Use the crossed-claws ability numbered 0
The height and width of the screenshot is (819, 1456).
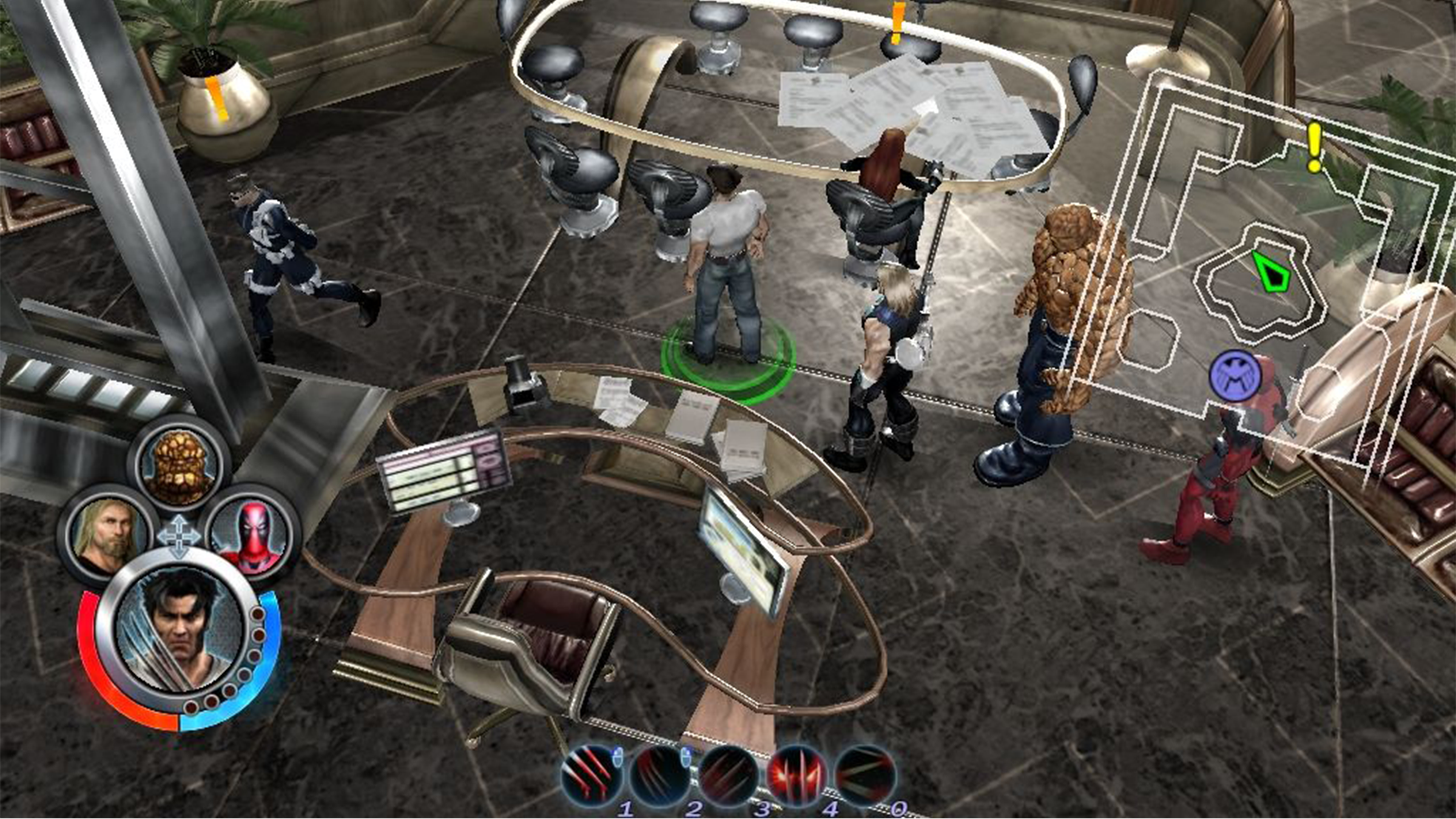(865, 778)
